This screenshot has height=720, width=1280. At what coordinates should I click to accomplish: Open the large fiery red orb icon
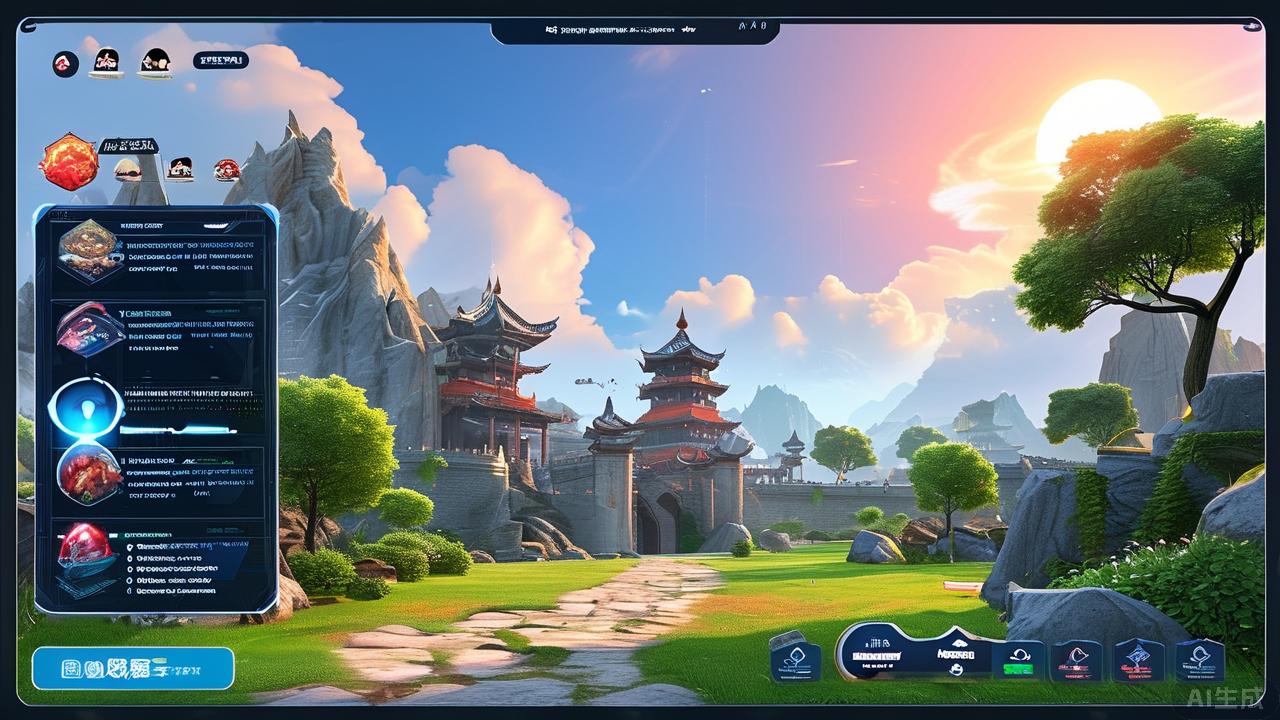coord(69,162)
